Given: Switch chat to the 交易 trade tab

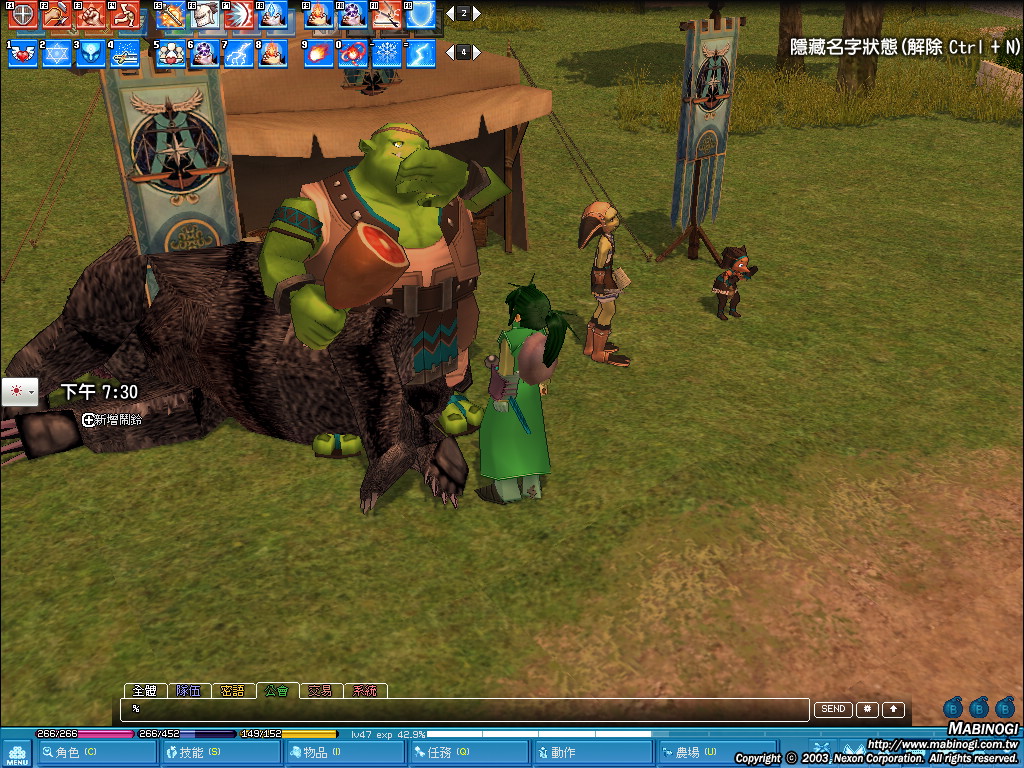Looking at the screenshot, I should pos(320,691).
